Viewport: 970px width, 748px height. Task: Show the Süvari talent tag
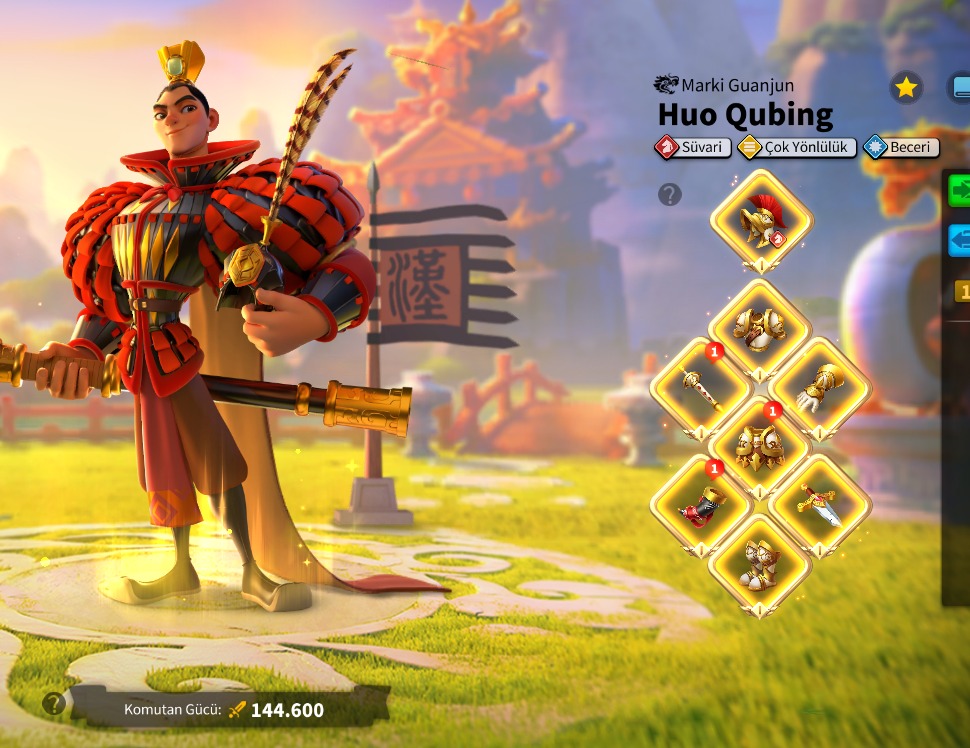click(x=693, y=148)
